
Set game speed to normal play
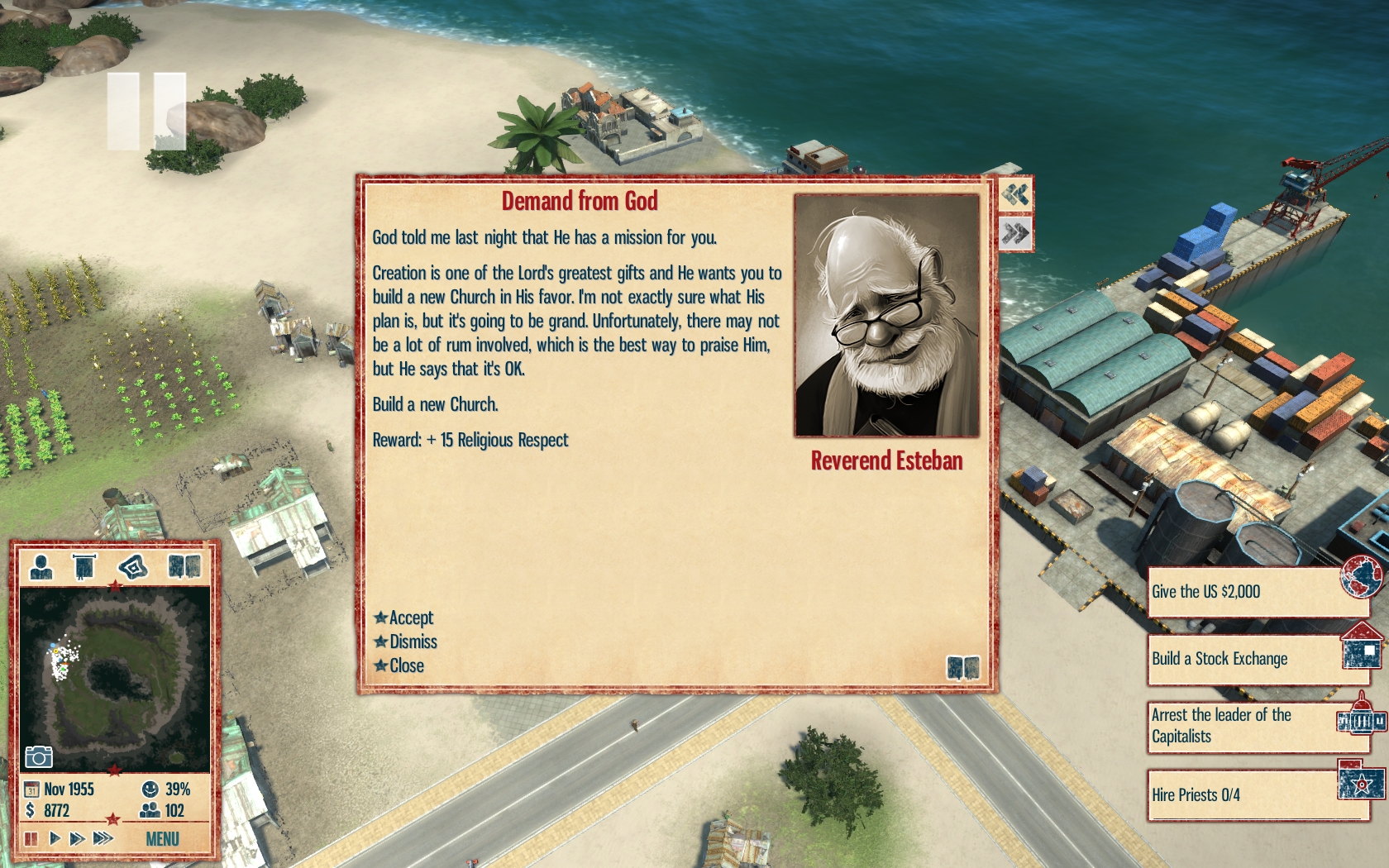(55, 838)
